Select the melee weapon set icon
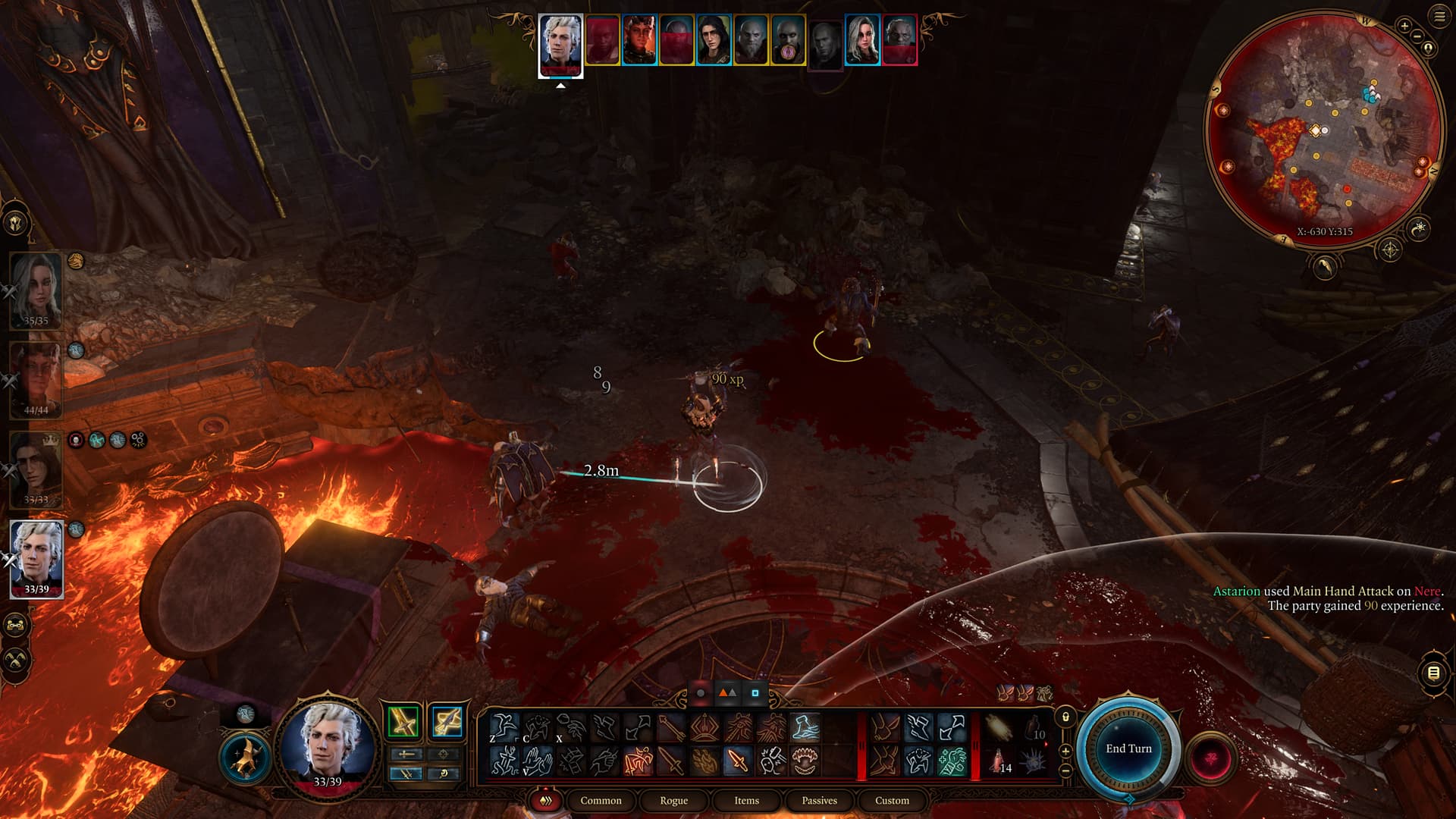1456x819 pixels. 403,721
